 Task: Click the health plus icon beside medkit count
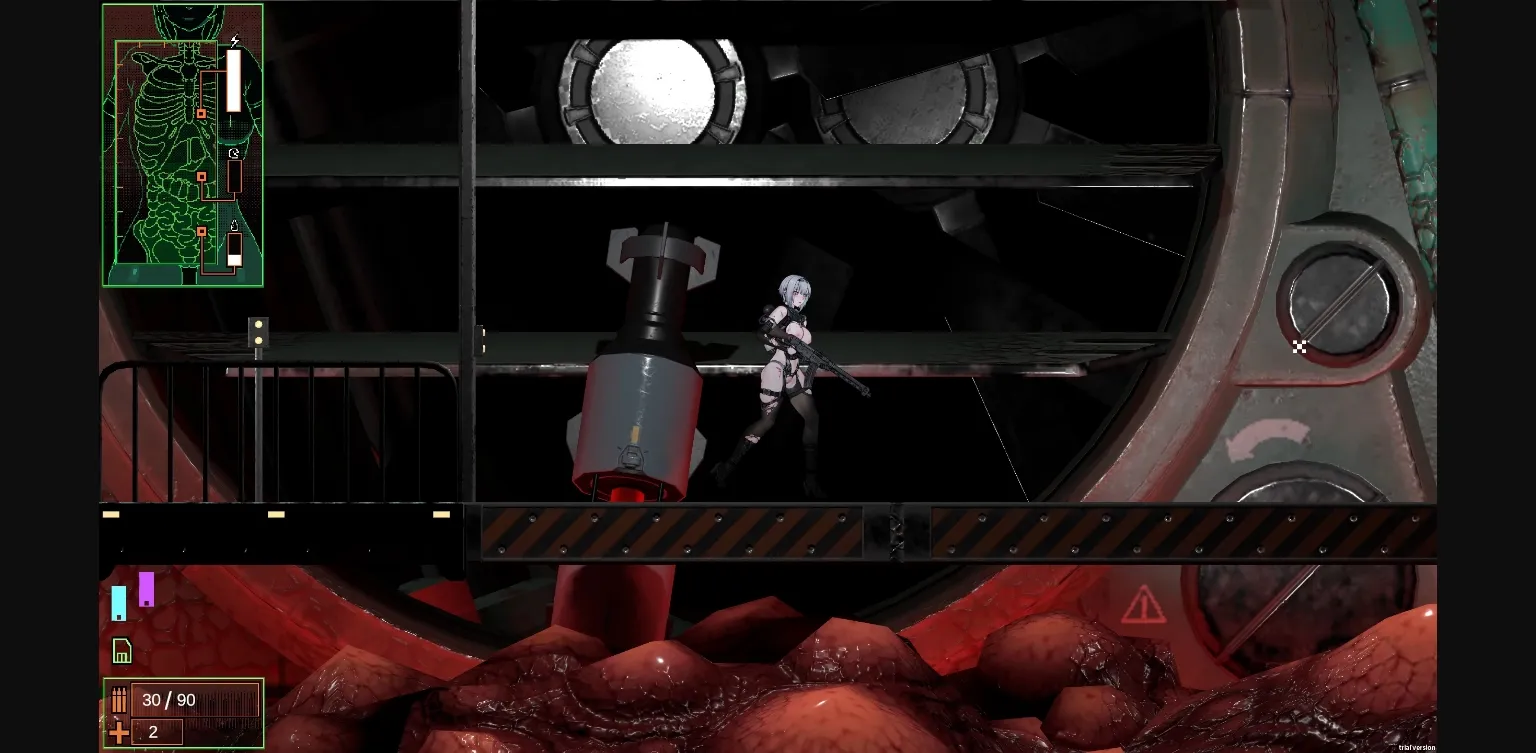[x=118, y=731]
